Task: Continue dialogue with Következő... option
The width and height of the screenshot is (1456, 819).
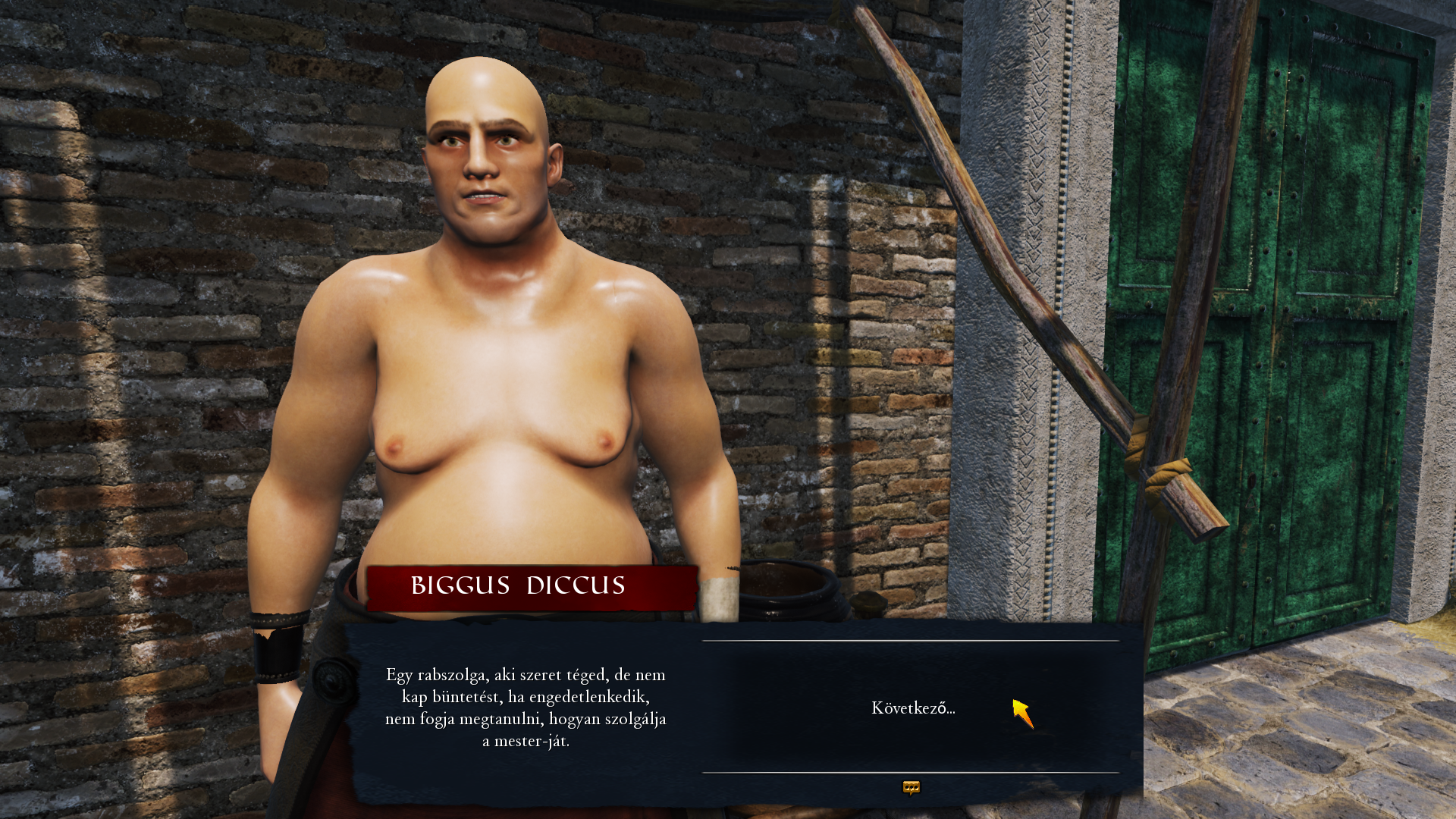Action: 913,708
